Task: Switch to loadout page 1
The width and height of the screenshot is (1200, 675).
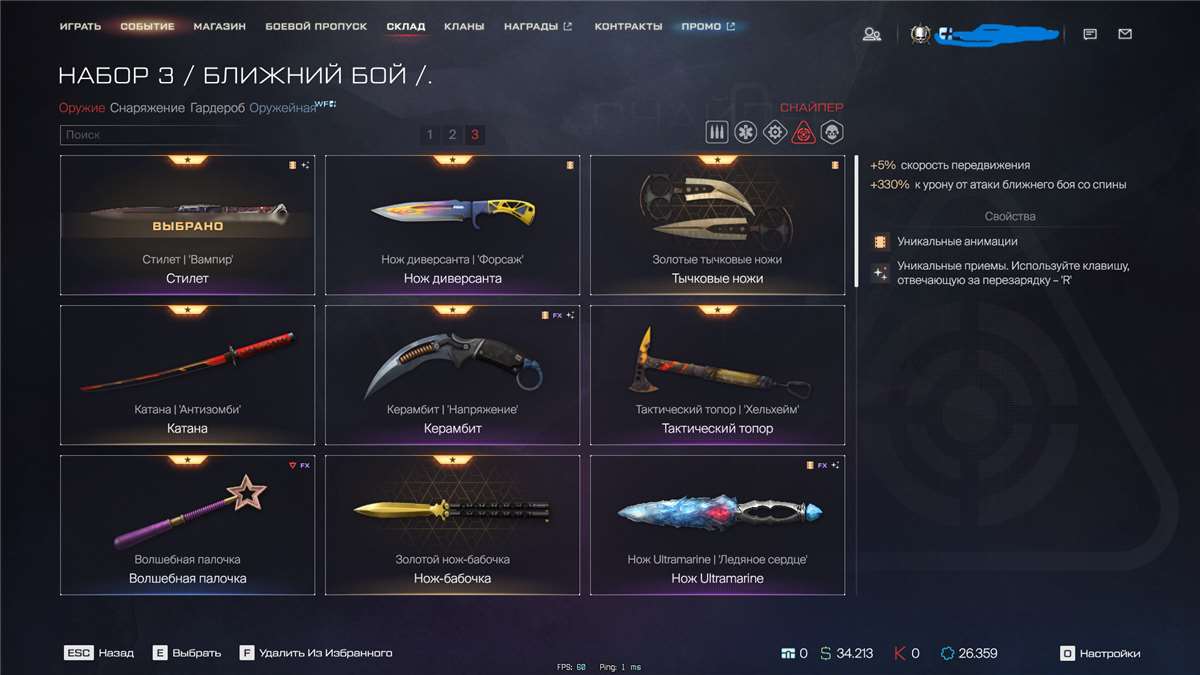Action: pos(430,135)
